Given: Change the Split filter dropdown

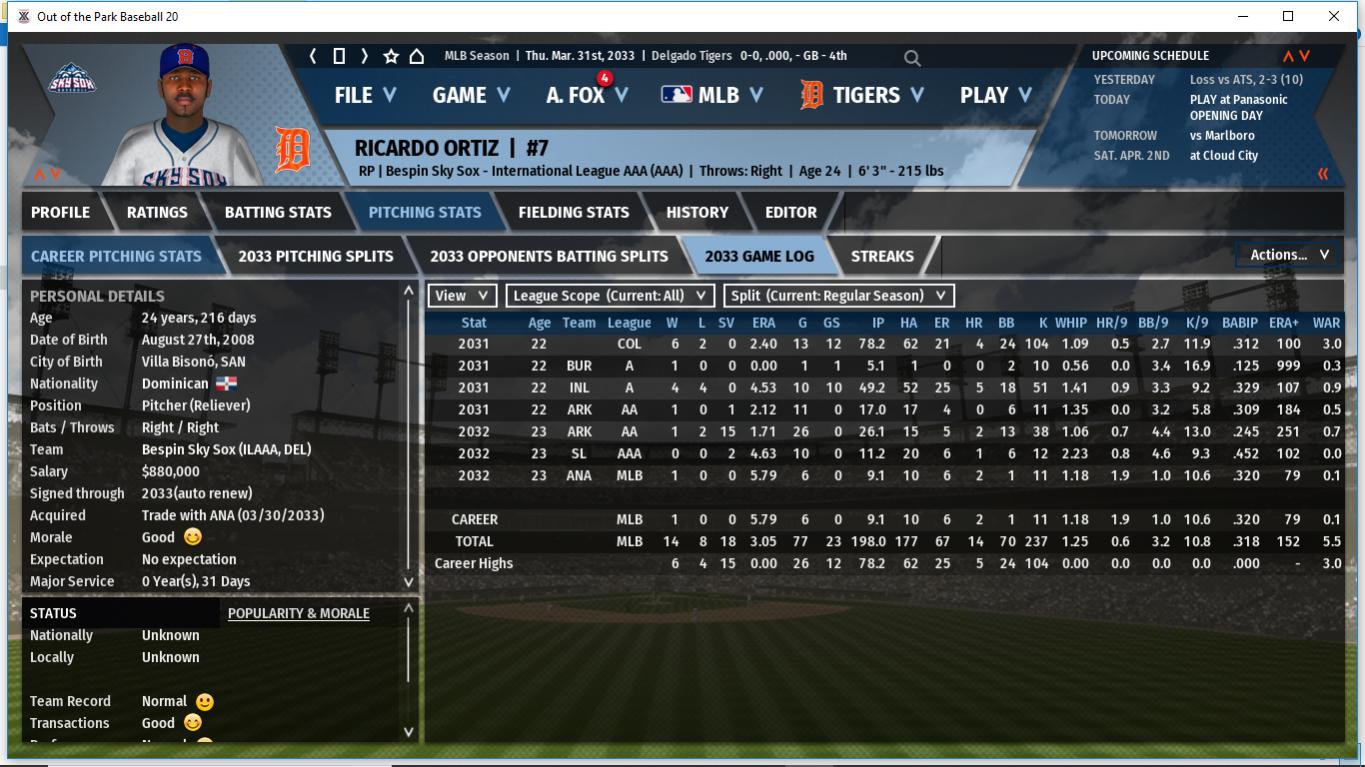Looking at the screenshot, I should click(x=839, y=296).
